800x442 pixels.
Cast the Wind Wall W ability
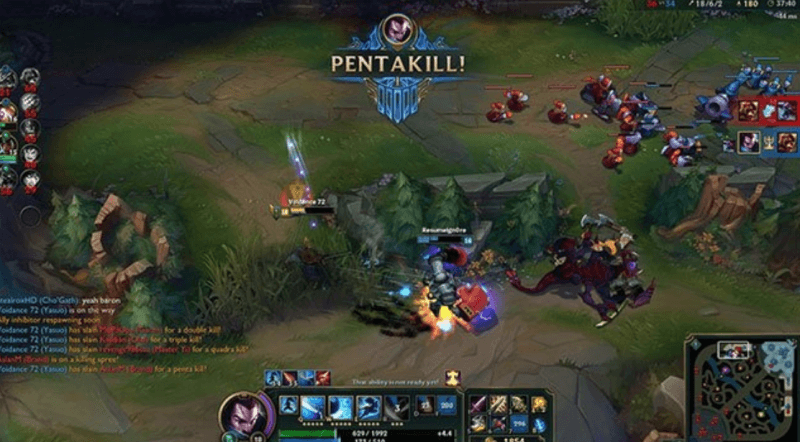point(341,407)
